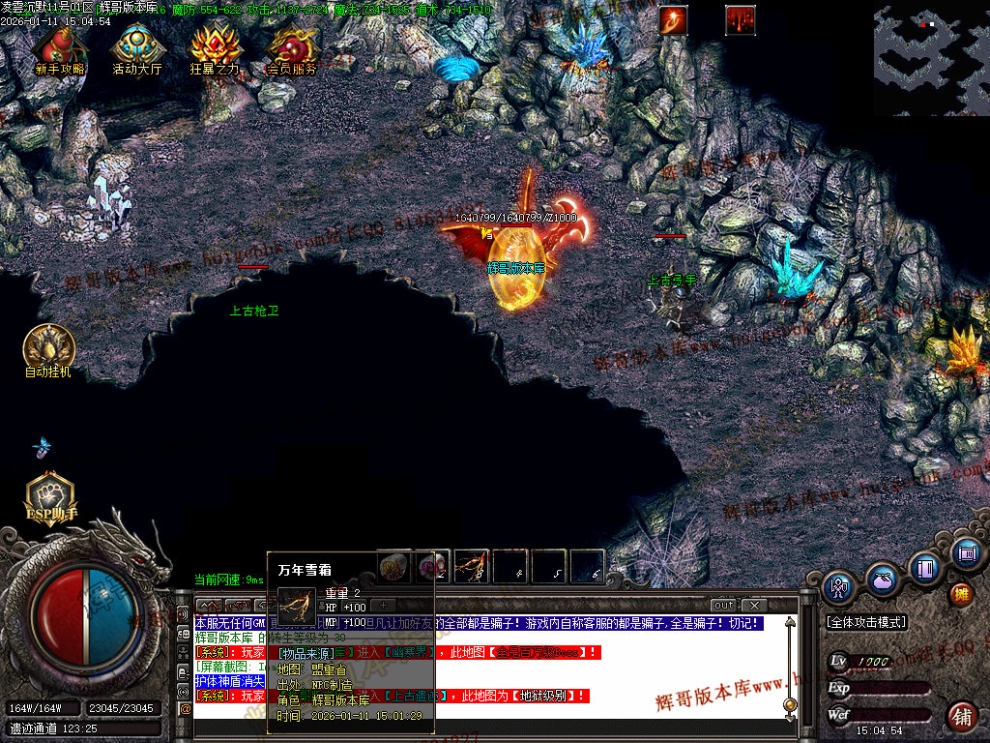Open the red 铺 shop button
Image resolution: width=990 pixels, height=743 pixels.
coord(962,715)
